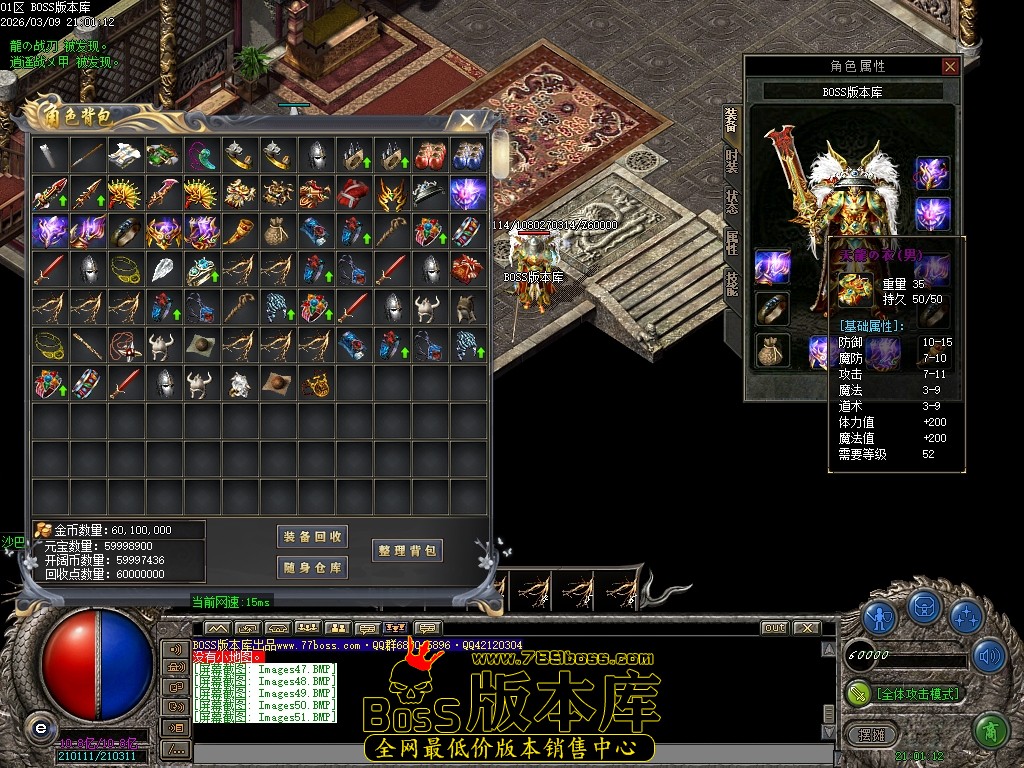This screenshot has width=1024, height=768.
Task: Click the out button on chat bar
Action: pyautogui.click(x=774, y=628)
